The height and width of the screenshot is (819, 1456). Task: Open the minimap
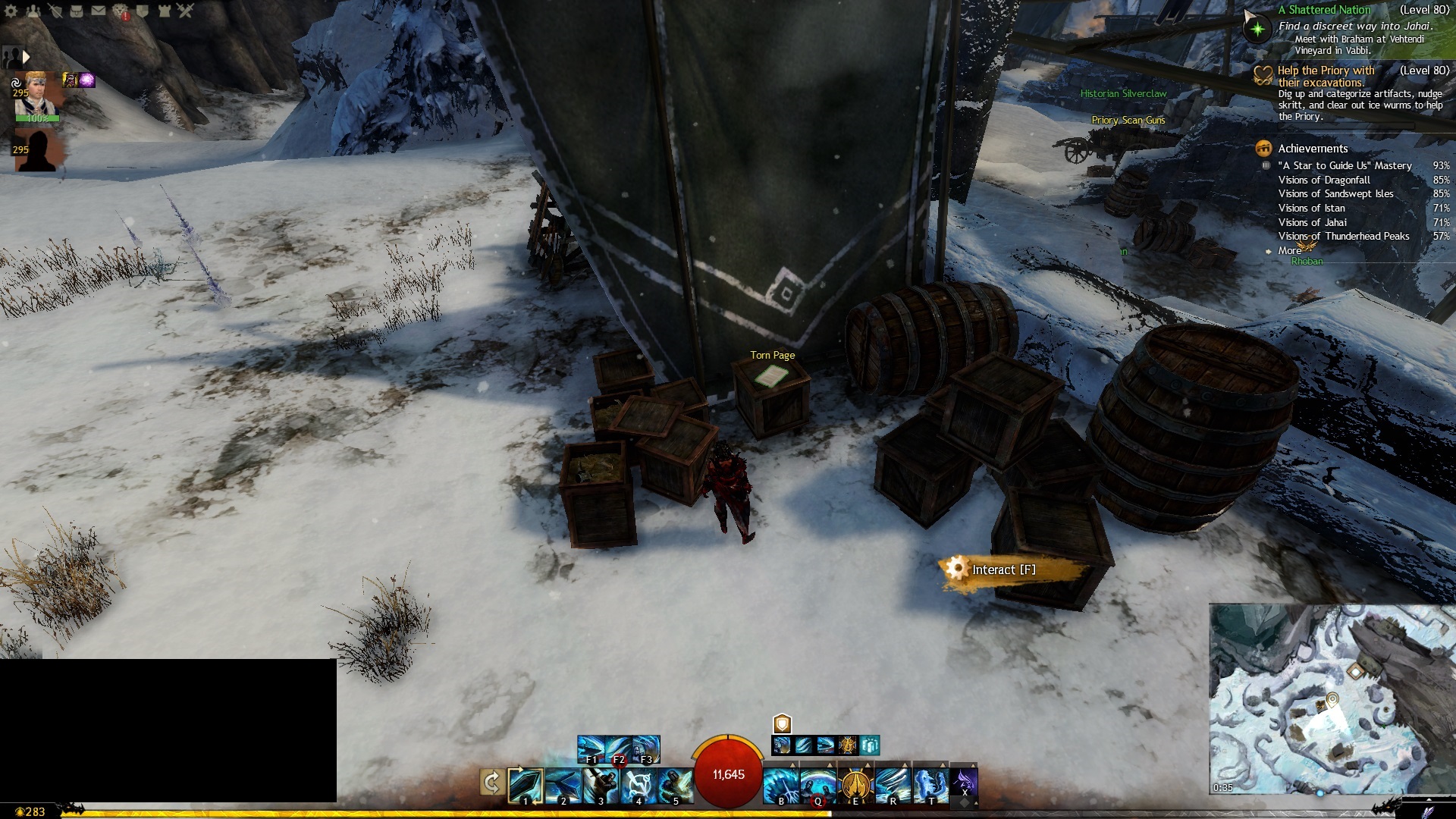tap(1332, 698)
